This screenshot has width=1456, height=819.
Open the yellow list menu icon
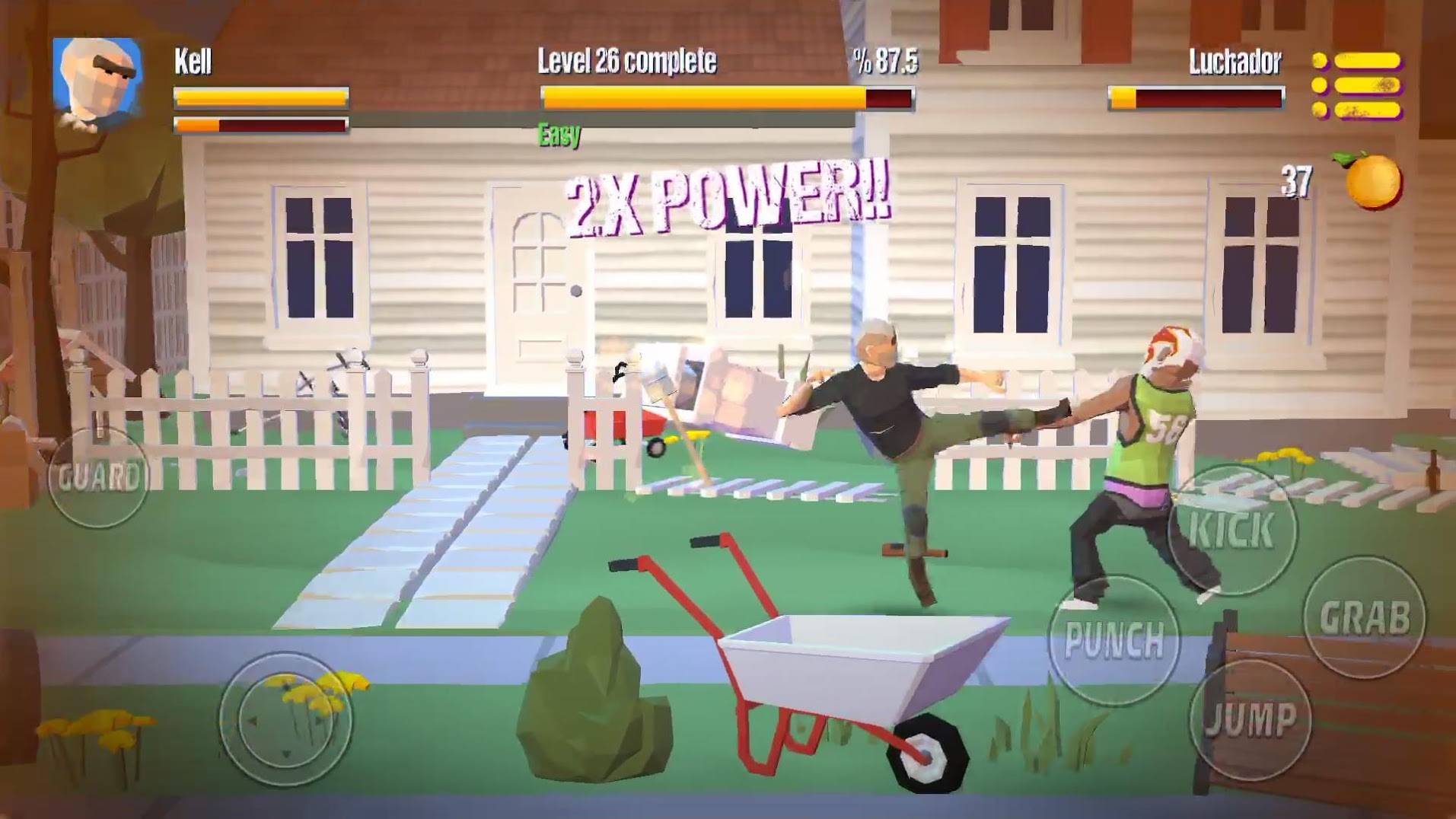(1357, 85)
